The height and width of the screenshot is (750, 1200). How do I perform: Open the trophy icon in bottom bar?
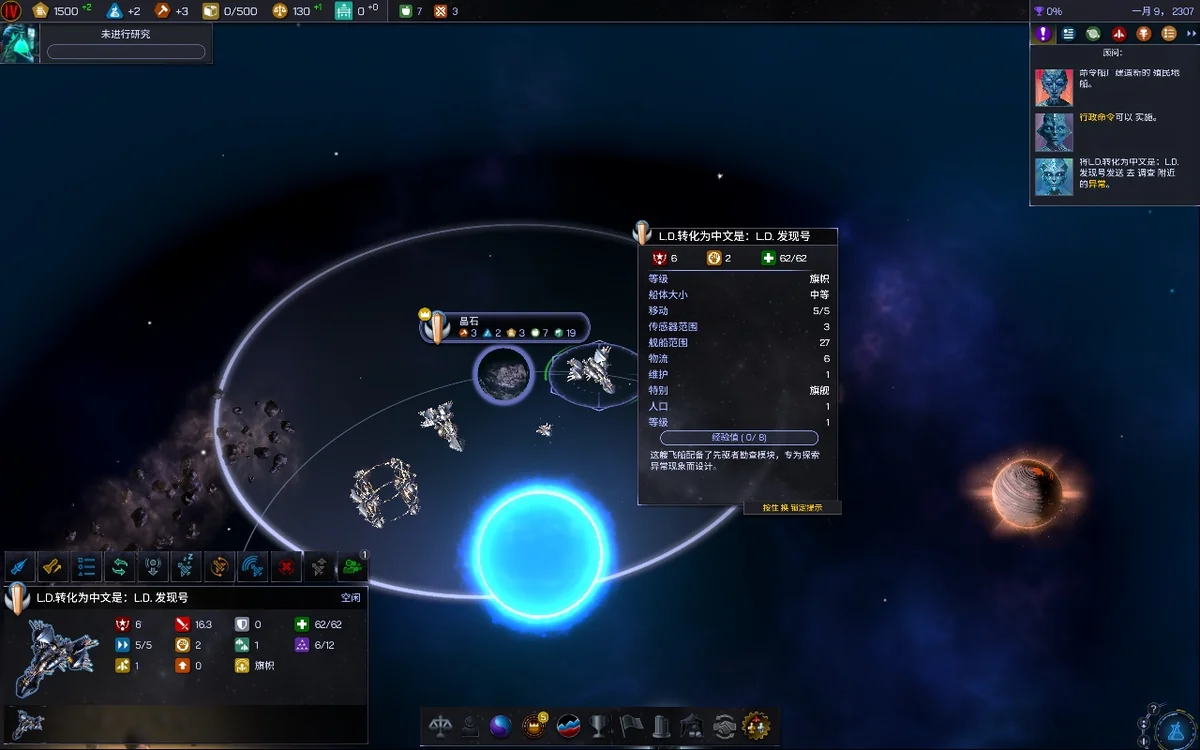[599, 726]
